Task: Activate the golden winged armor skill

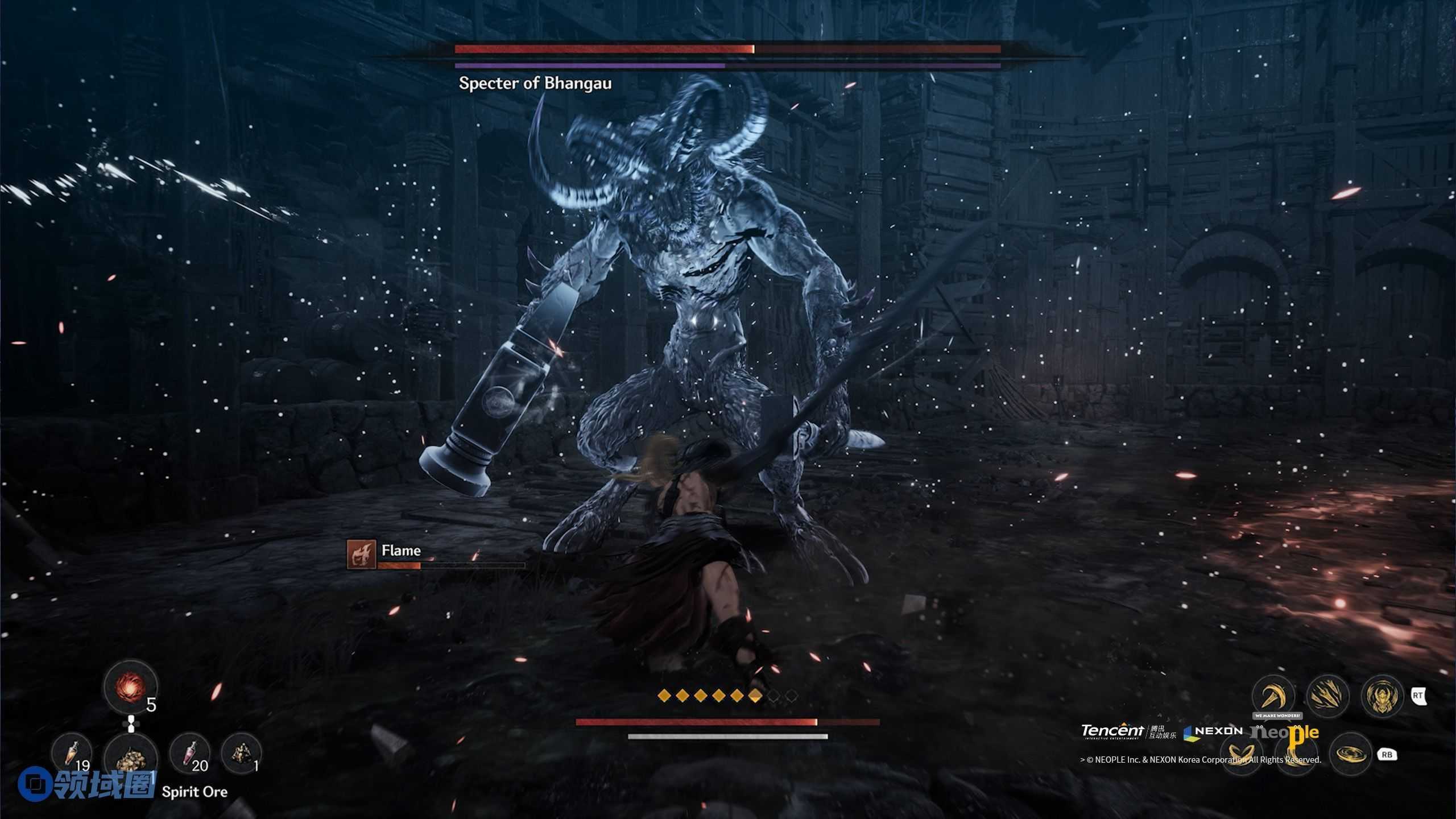Action: (1382, 696)
